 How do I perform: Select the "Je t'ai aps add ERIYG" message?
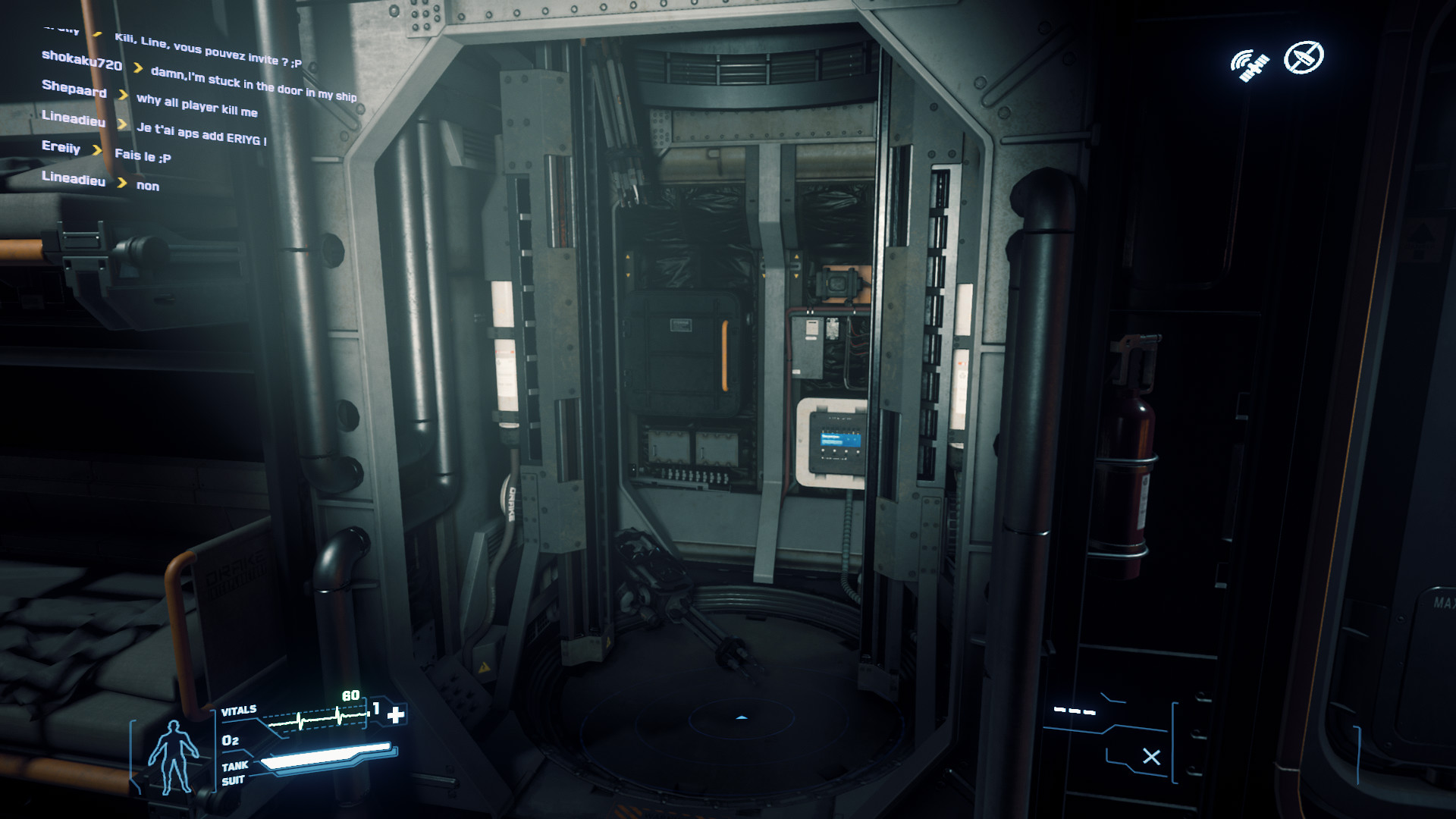click(201, 134)
